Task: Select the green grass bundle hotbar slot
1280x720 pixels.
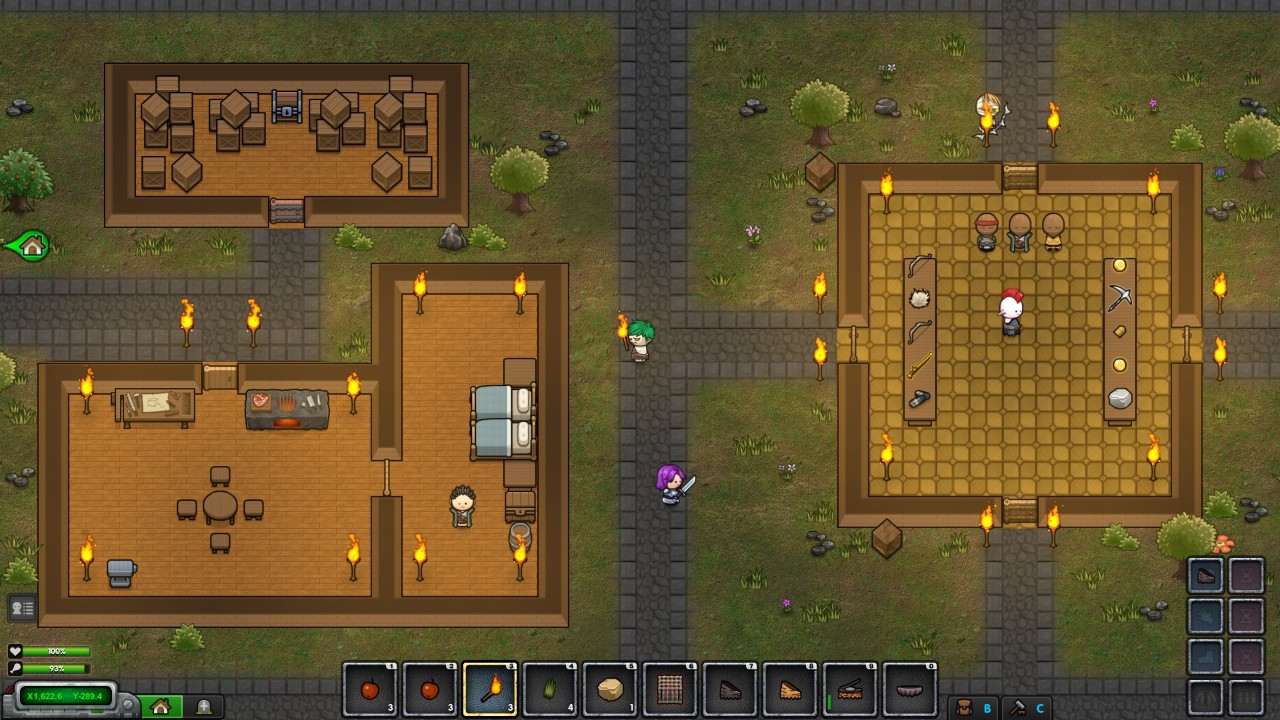Action: tap(550, 689)
